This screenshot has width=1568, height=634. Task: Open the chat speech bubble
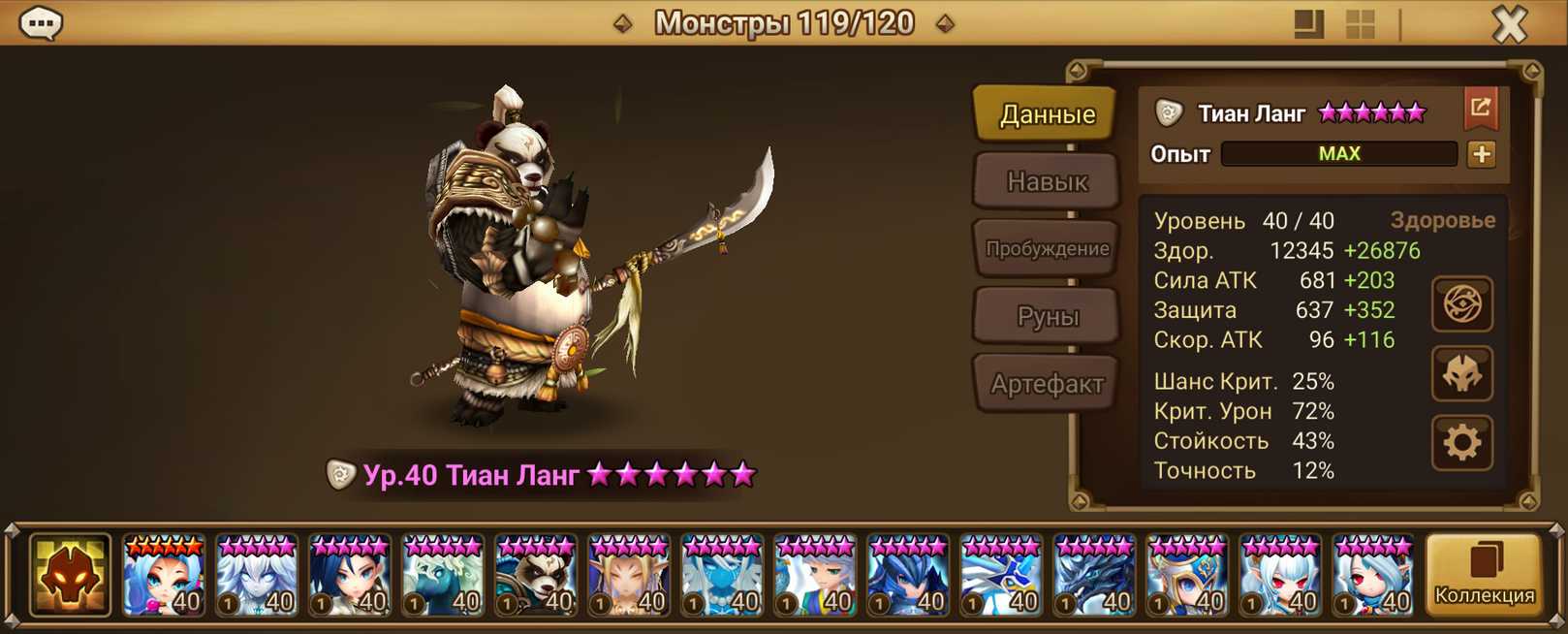(41, 23)
